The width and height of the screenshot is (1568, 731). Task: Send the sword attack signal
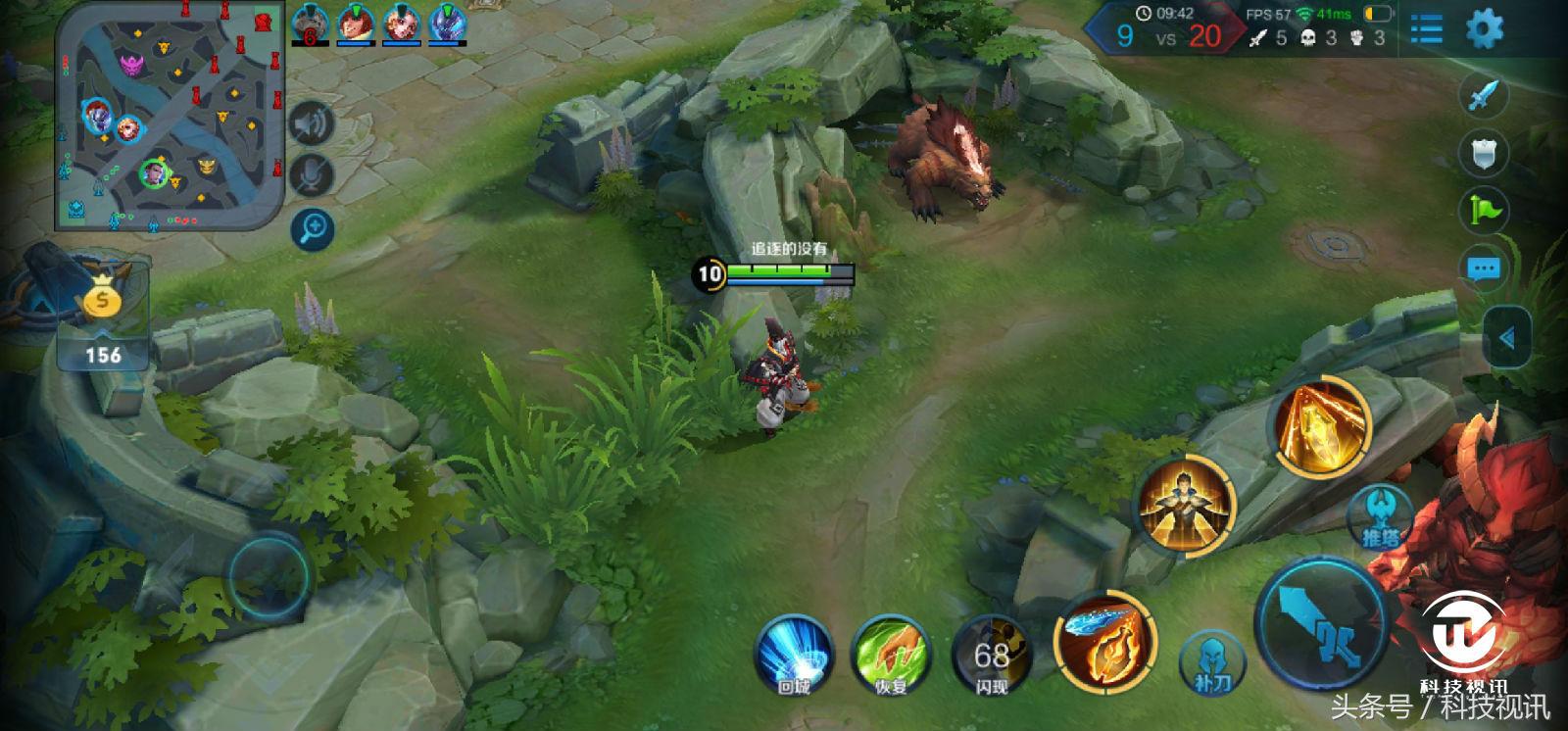(x=1484, y=95)
